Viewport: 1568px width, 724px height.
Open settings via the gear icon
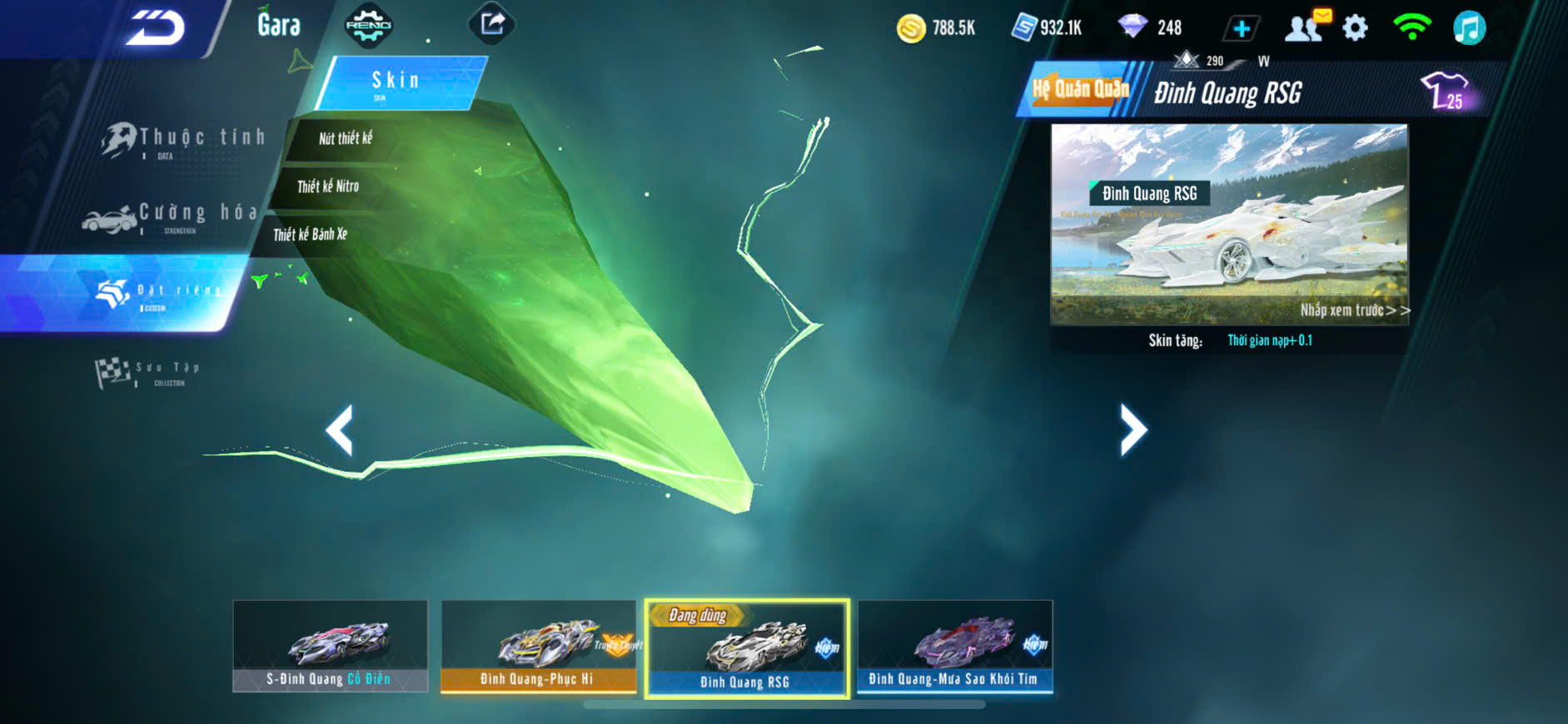(x=1356, y=28)
